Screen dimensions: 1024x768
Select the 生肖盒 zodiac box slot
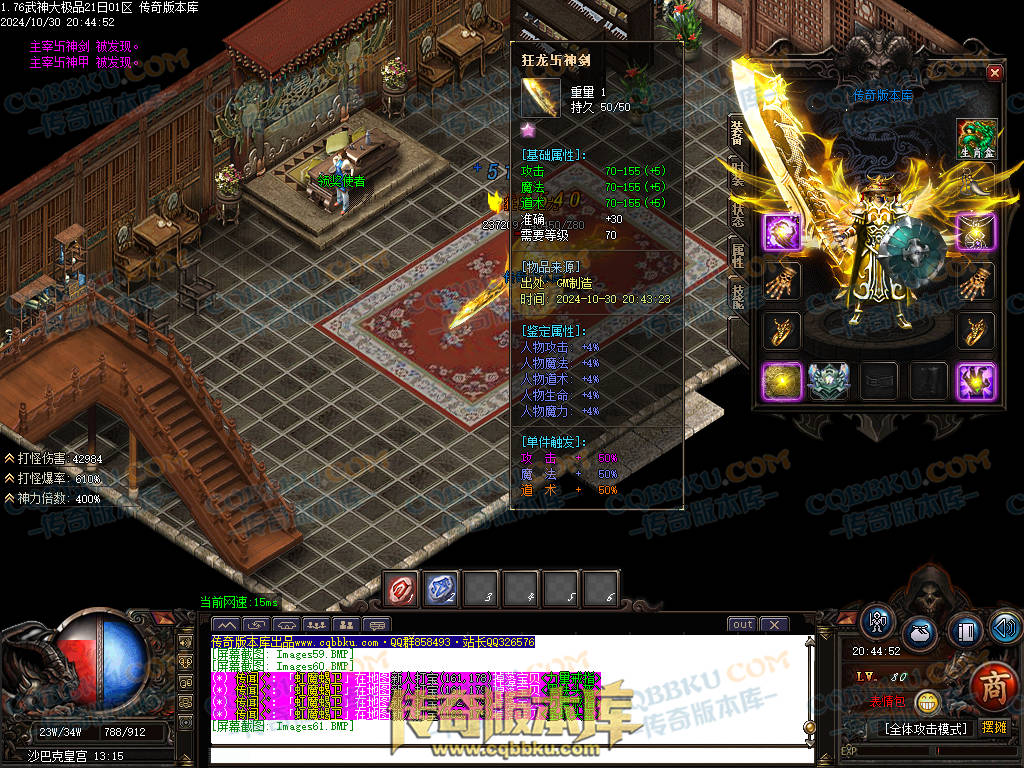pyautogui.click(x=976, y=139)
